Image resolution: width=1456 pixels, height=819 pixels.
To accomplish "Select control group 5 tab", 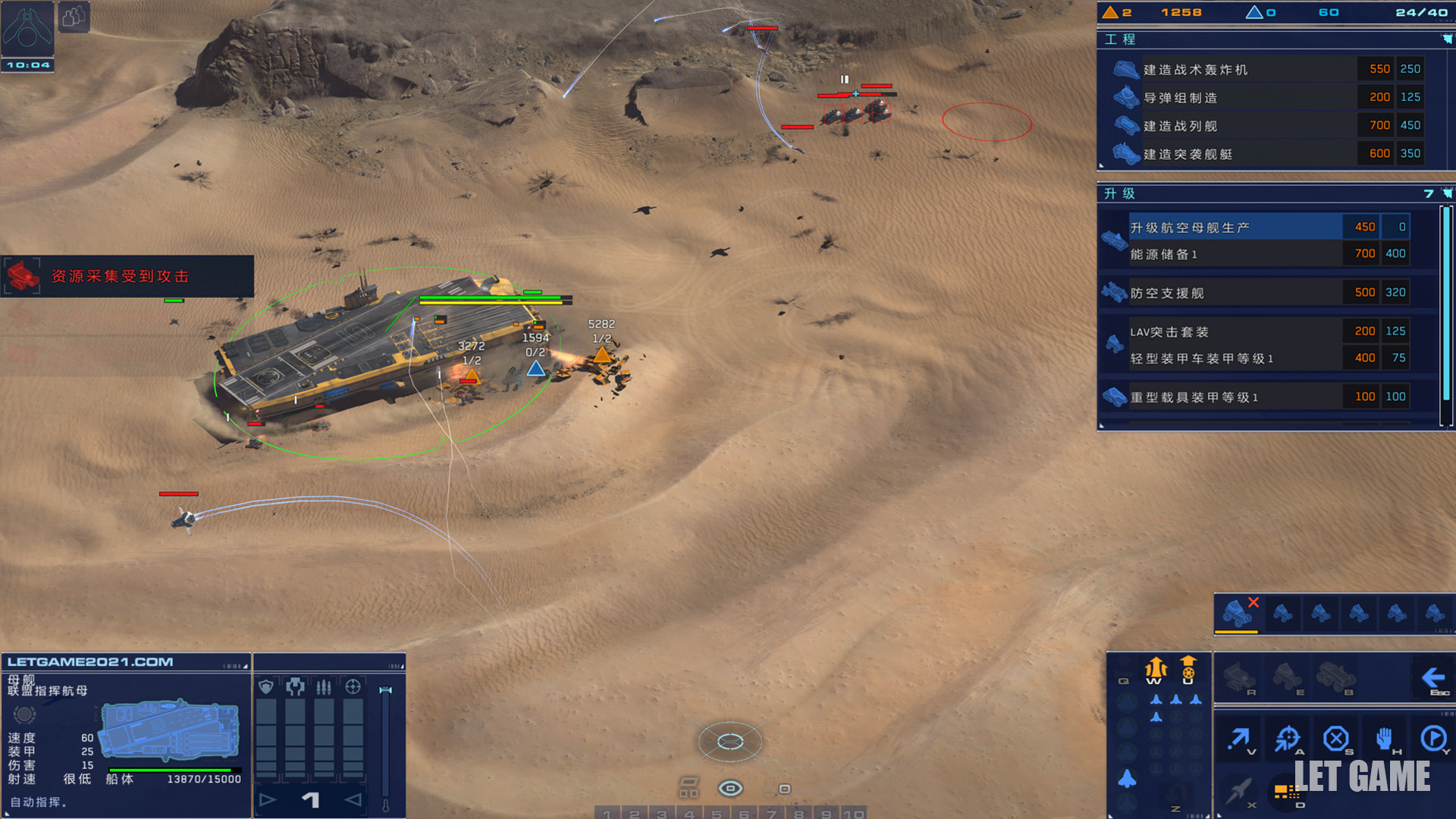I will point(716,814).
